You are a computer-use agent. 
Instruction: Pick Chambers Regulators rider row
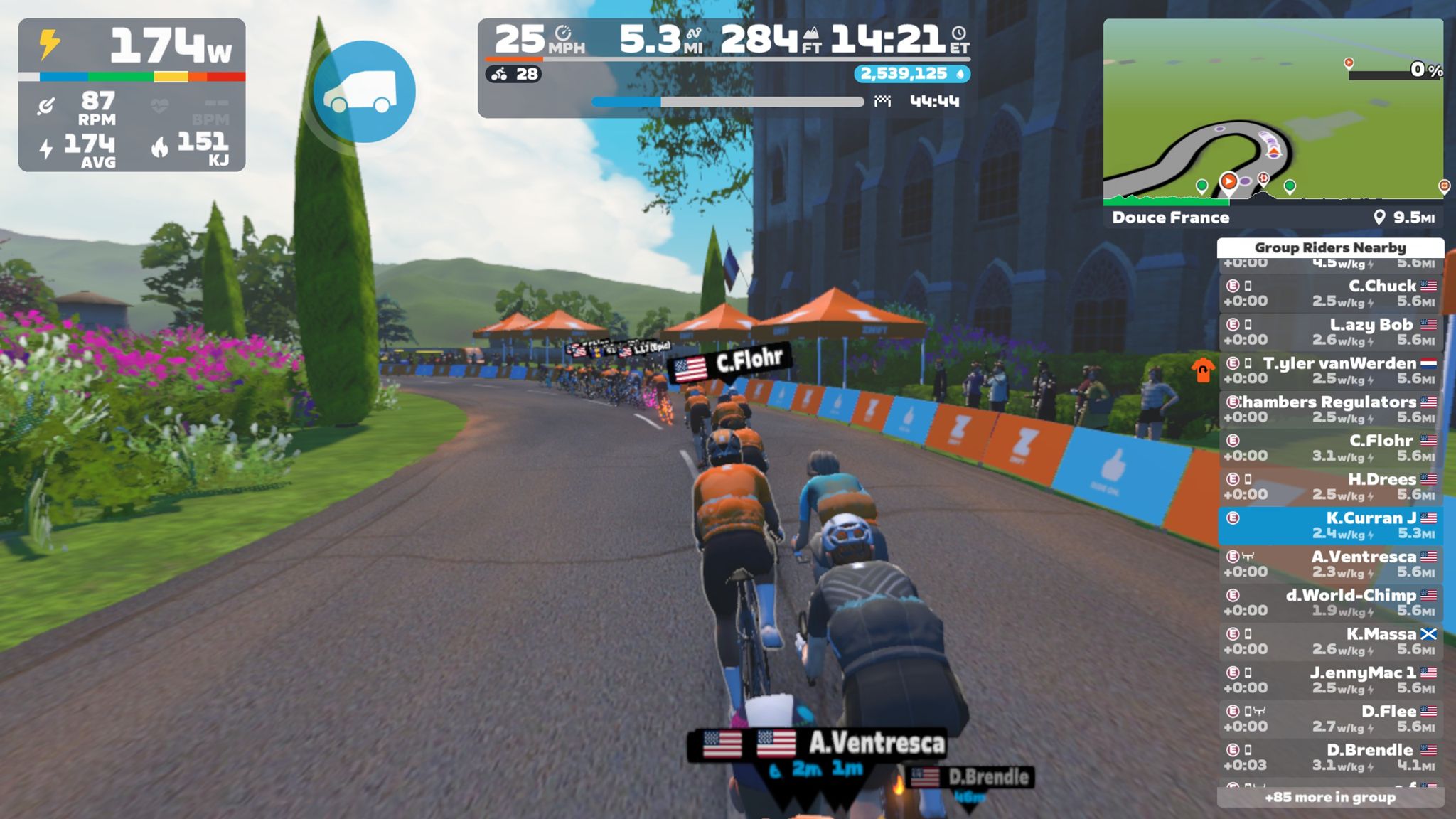click(x=1329, y=409)
